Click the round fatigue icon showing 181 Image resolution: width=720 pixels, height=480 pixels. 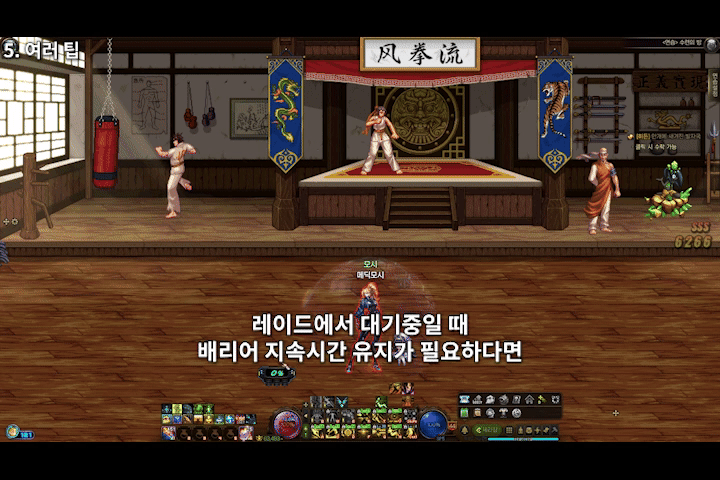(13, 432)
